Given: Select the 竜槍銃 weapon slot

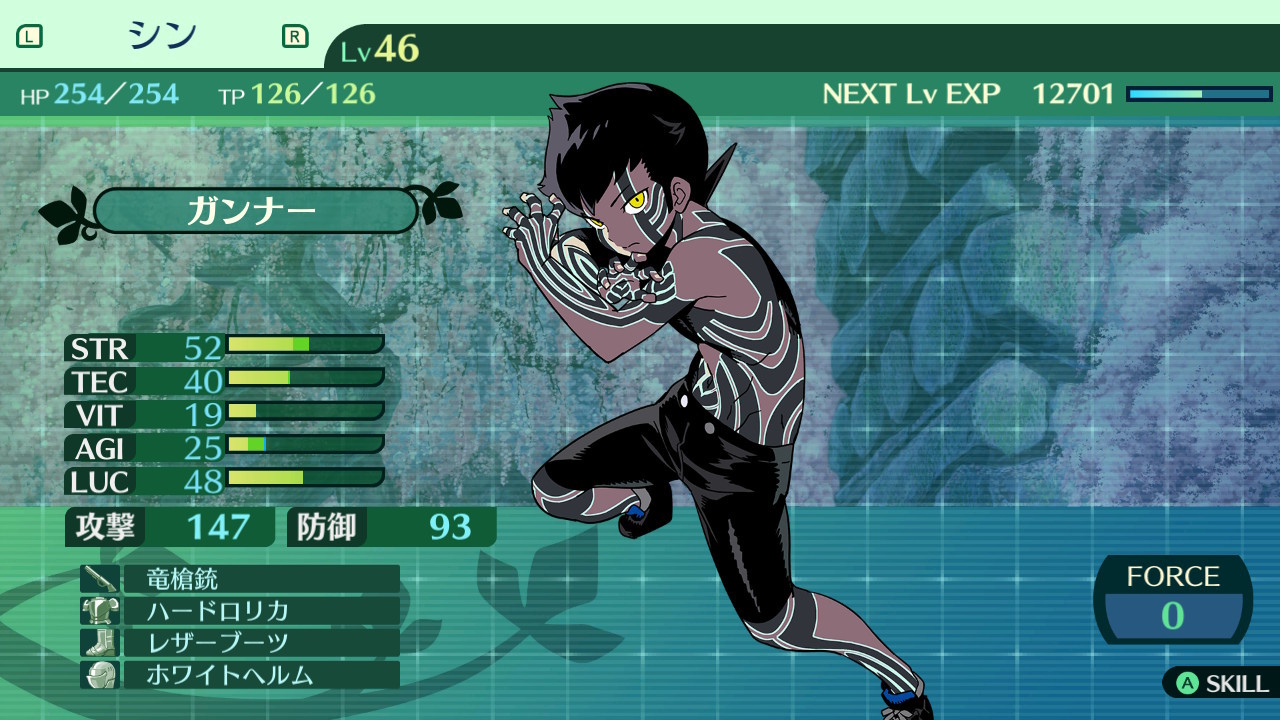Looking at the screenshot, I should coord(240,579).
